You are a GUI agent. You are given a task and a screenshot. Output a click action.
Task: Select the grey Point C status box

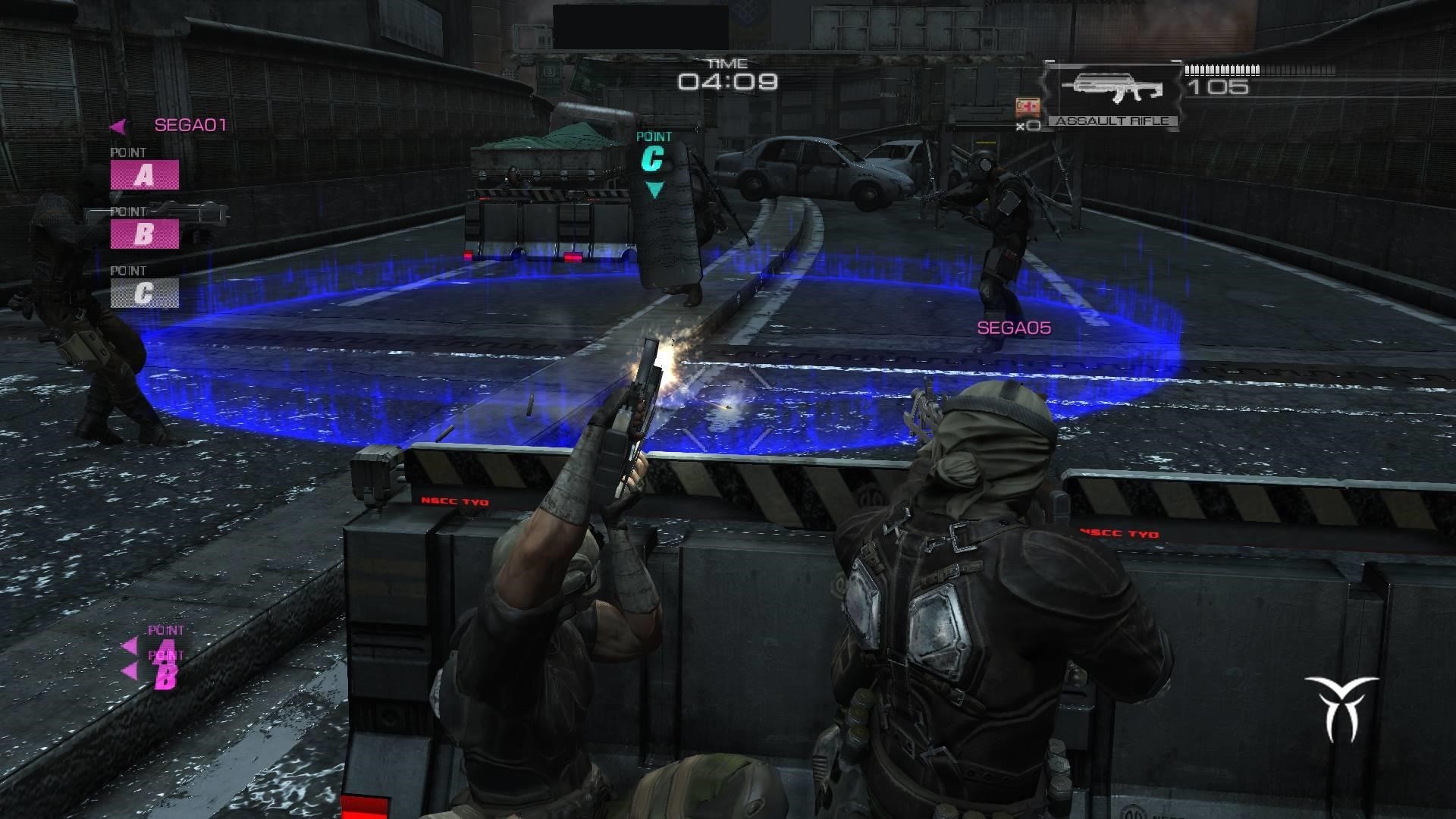click(144, 293)
